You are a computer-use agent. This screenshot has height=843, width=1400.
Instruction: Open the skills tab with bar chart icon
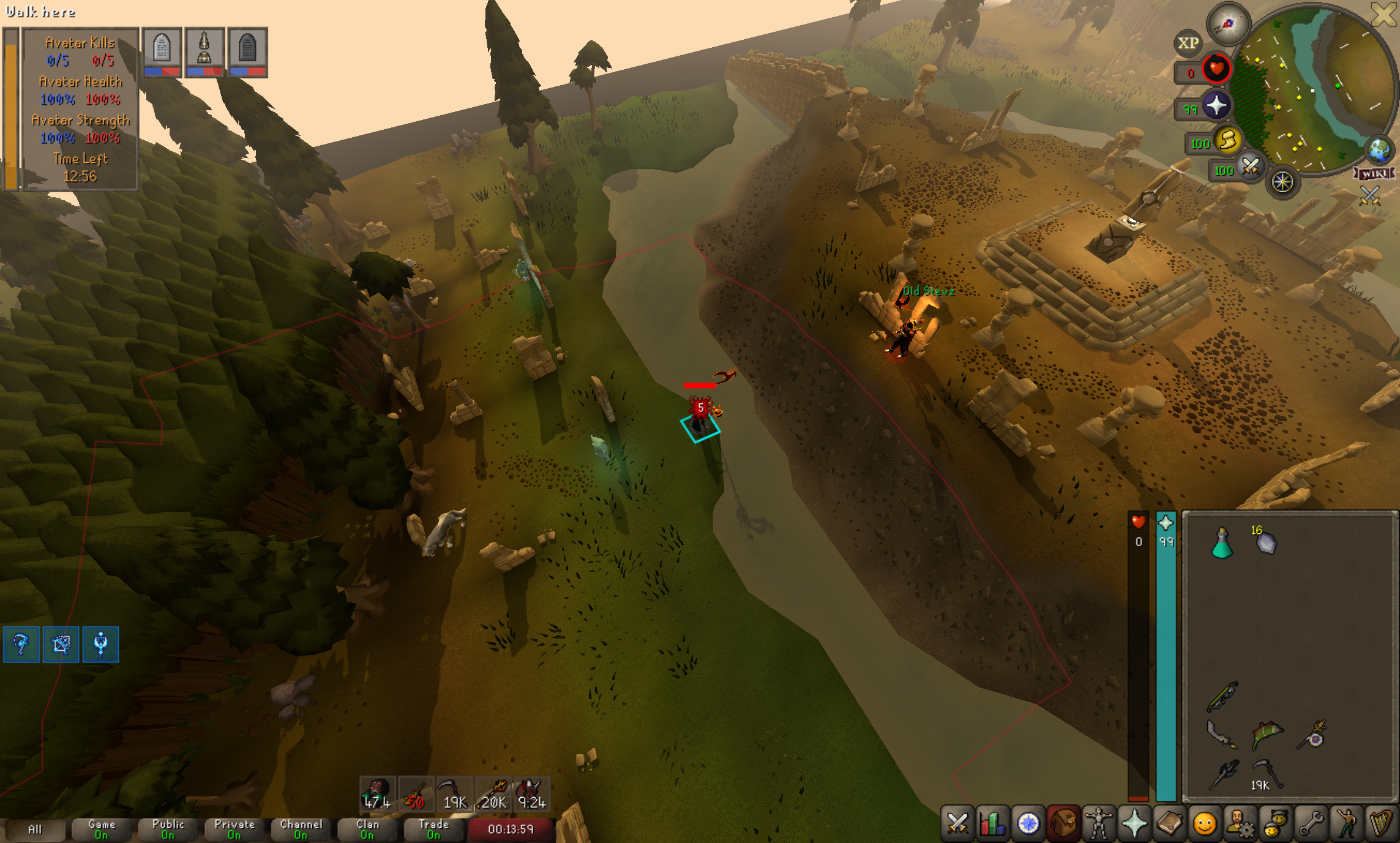[992, 823]
